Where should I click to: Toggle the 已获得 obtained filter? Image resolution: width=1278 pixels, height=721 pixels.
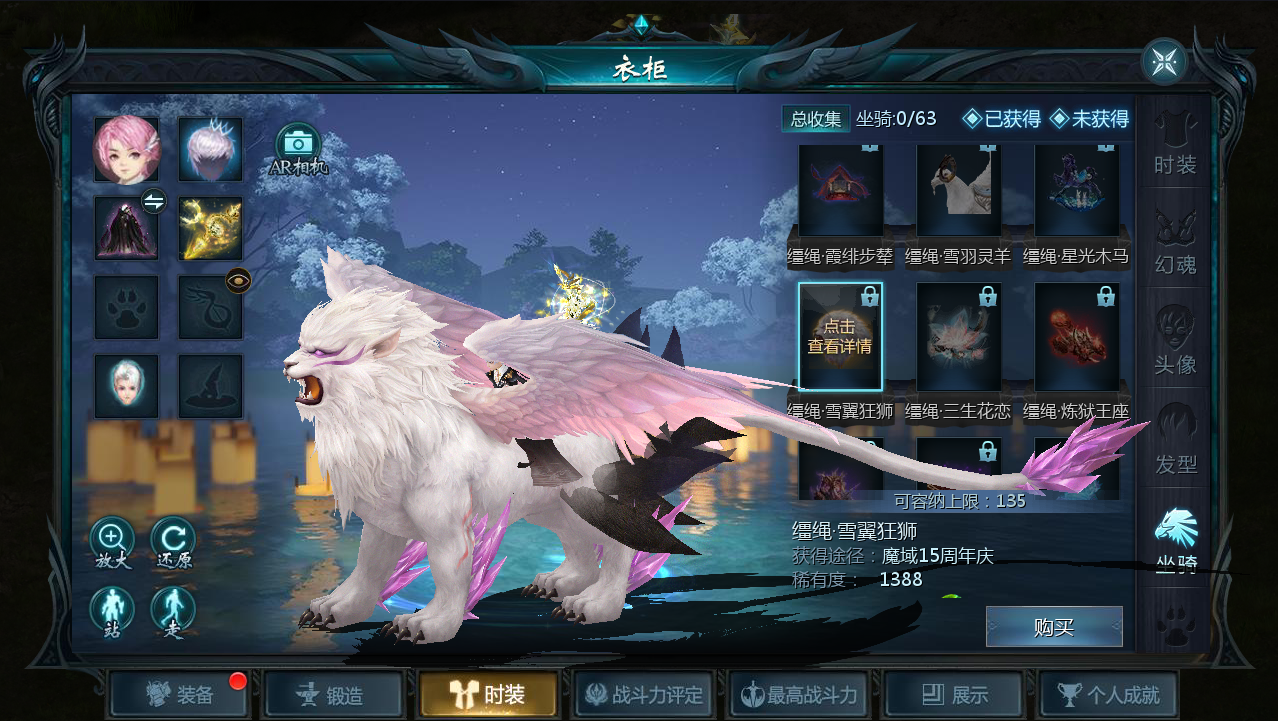click(x=1002, y=119)
